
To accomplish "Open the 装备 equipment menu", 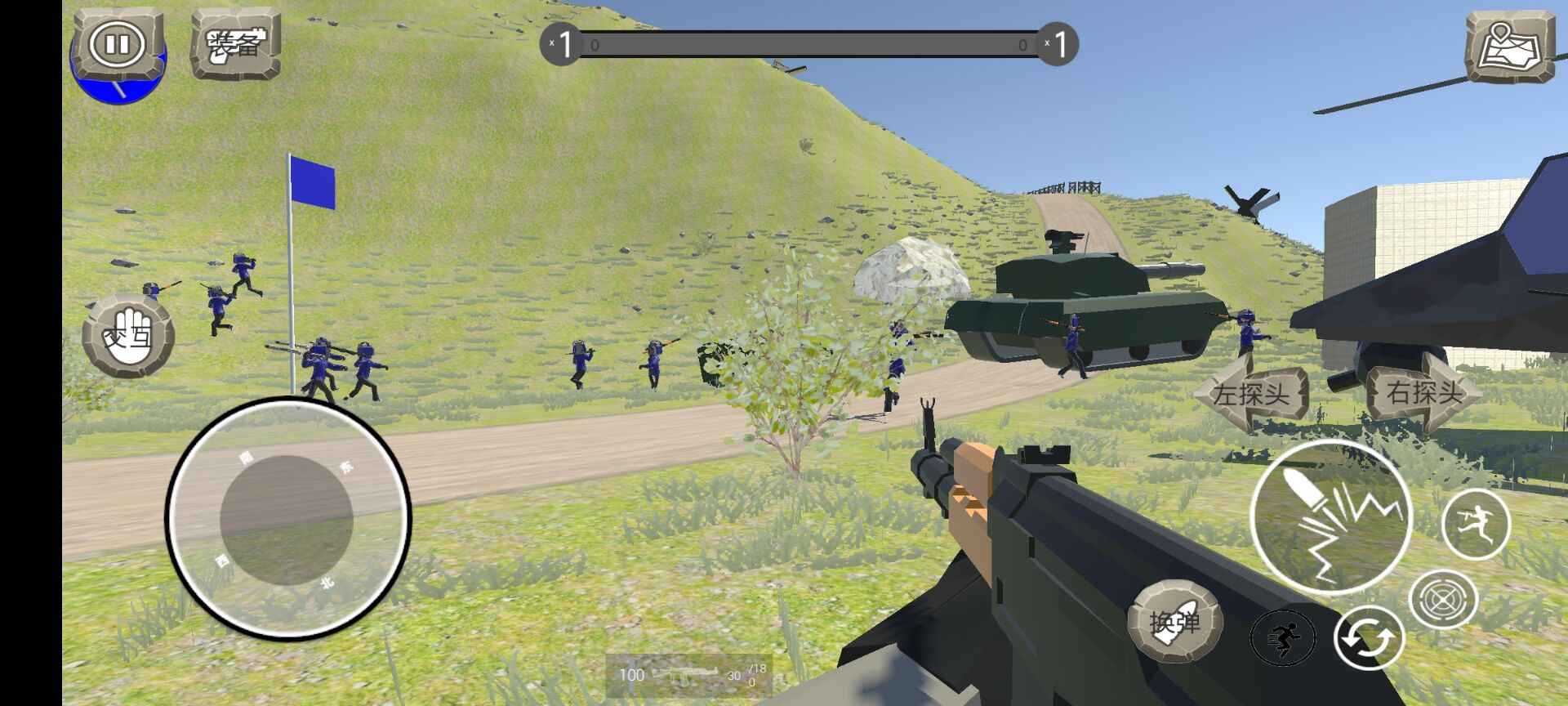I will point(235,44).
